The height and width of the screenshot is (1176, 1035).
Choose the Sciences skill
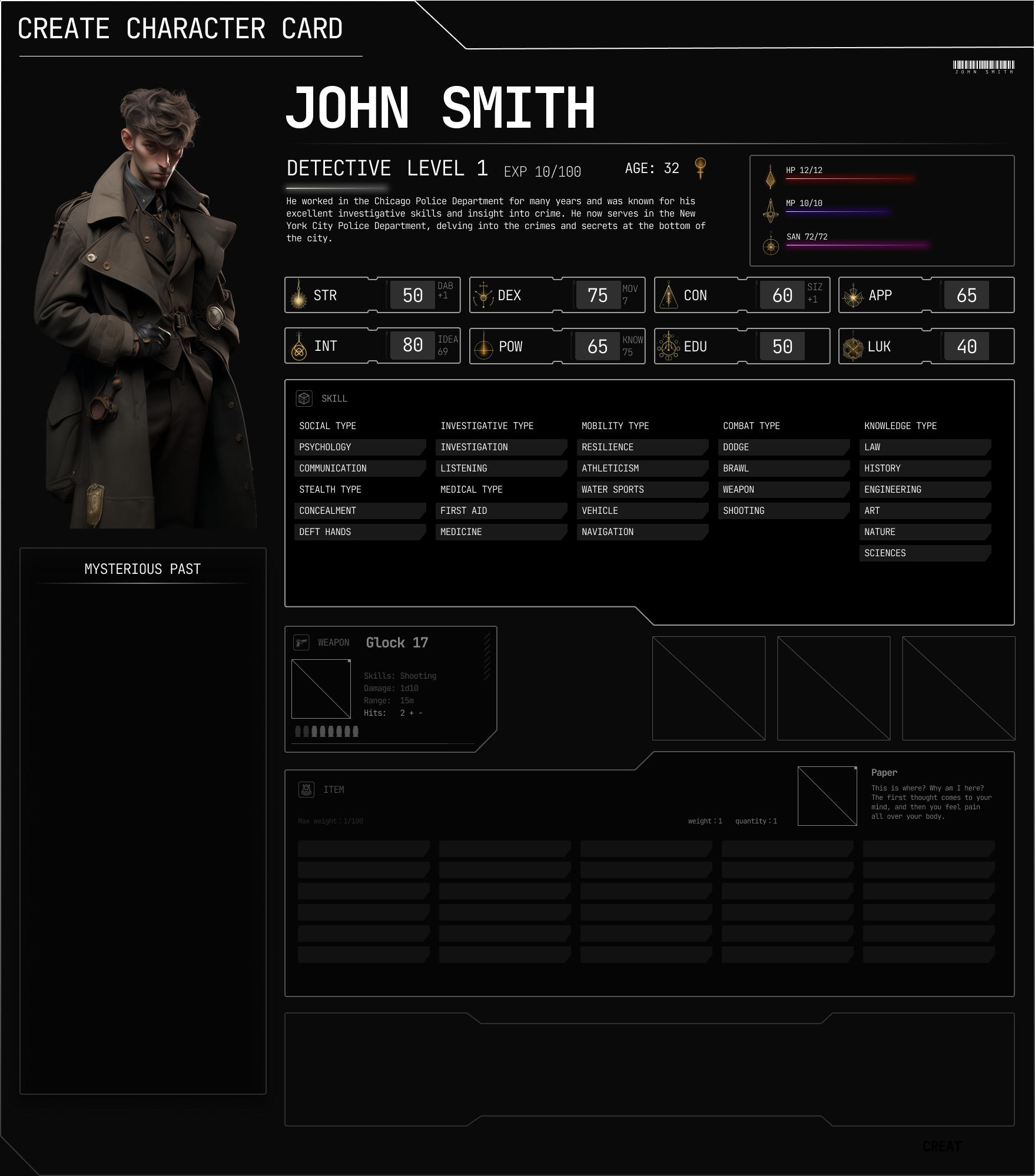pos(924,553)
